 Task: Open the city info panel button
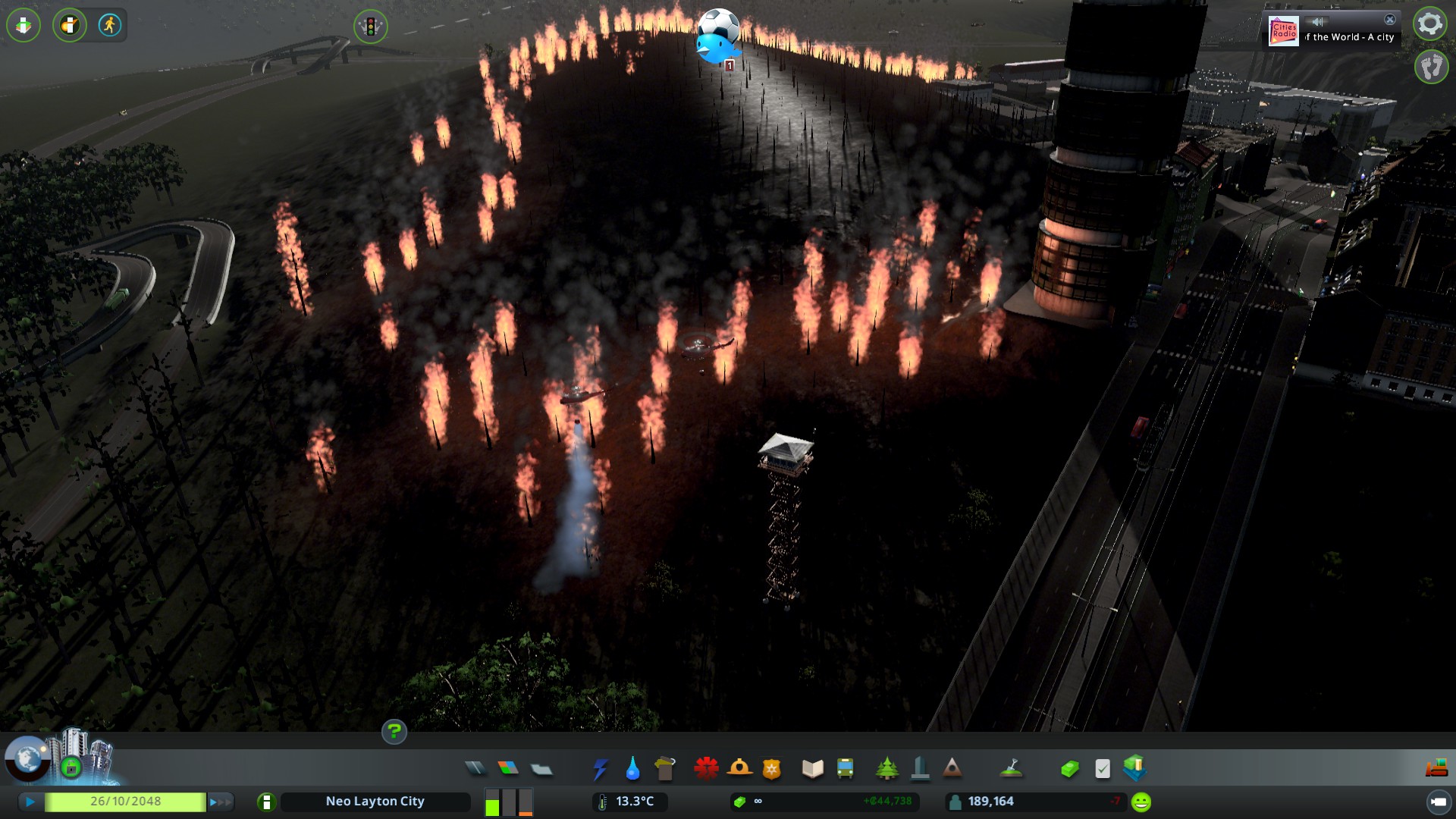tap(266, 802)
